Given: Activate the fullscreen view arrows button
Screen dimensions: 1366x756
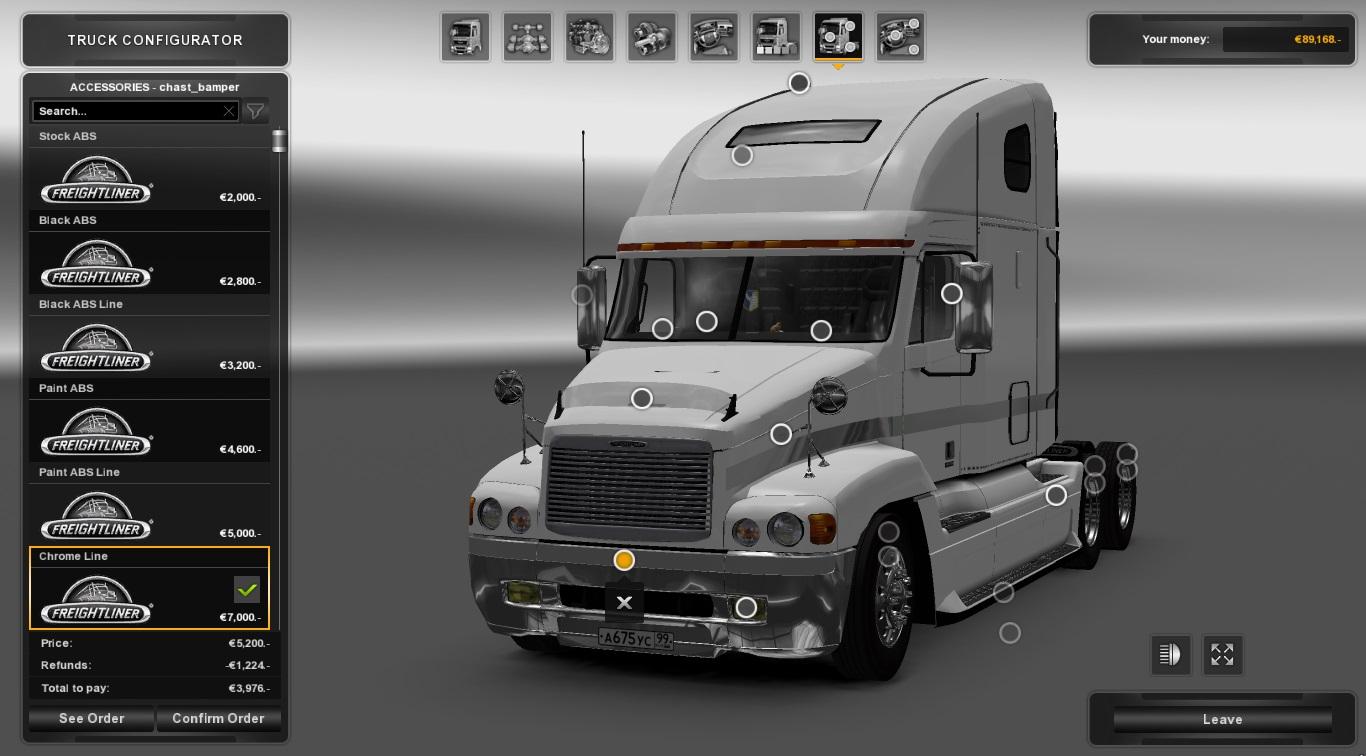Looking at the screenshot, I should click(x=1222, y=655).
